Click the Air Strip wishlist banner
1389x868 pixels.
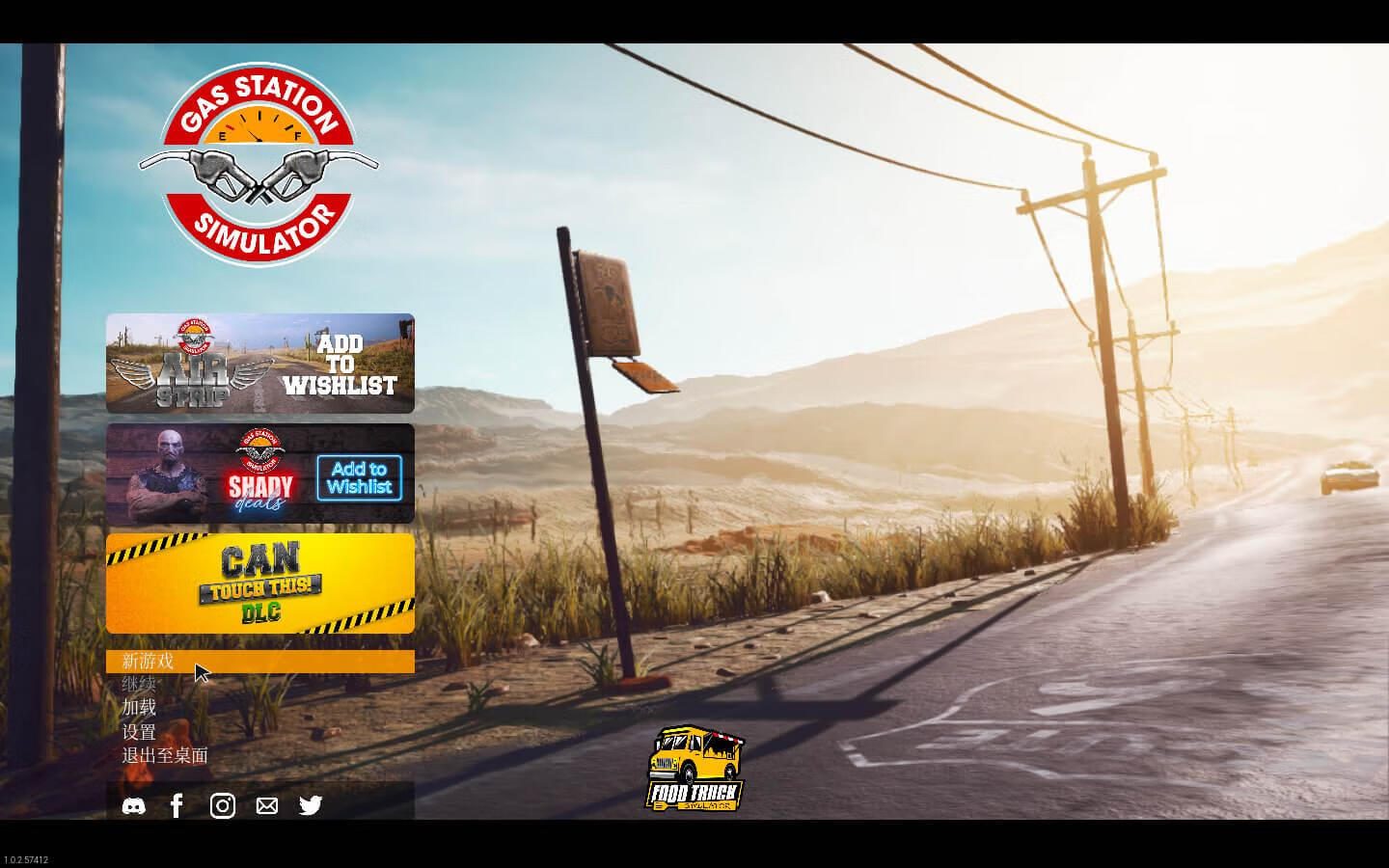pos(260,364)
